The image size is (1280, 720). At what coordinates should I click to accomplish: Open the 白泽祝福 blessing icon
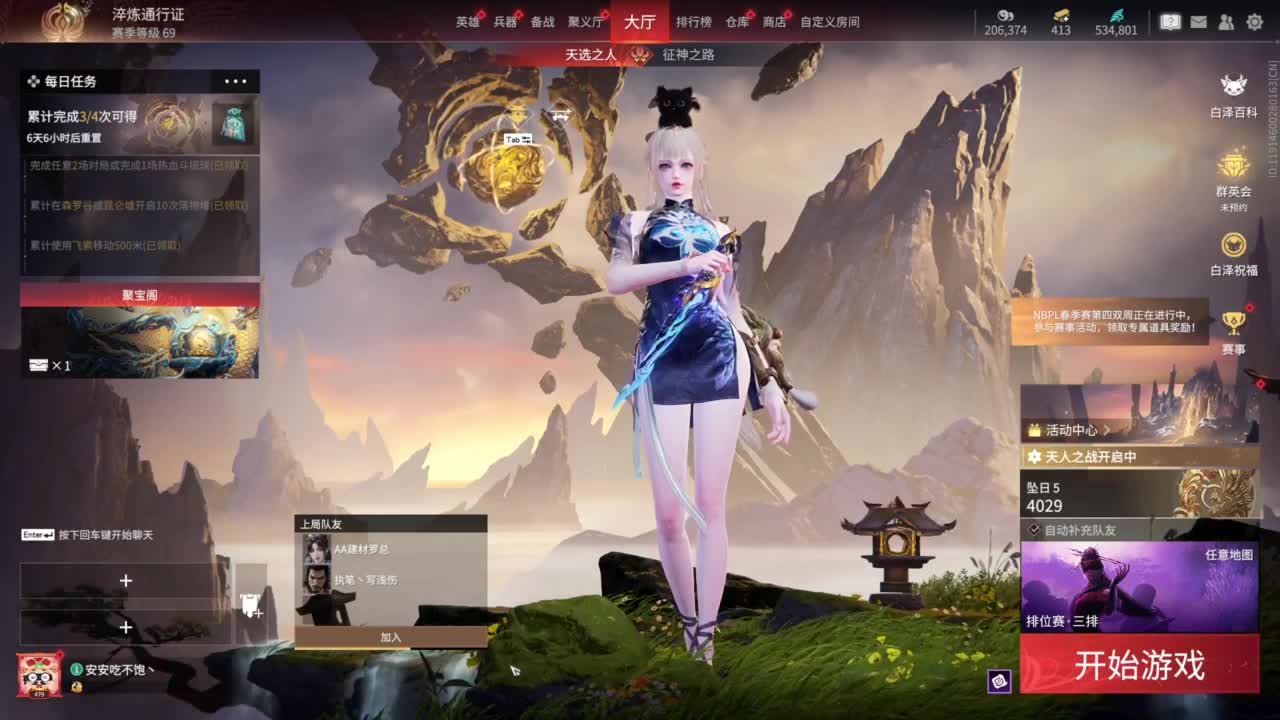tap(1232, 244)
